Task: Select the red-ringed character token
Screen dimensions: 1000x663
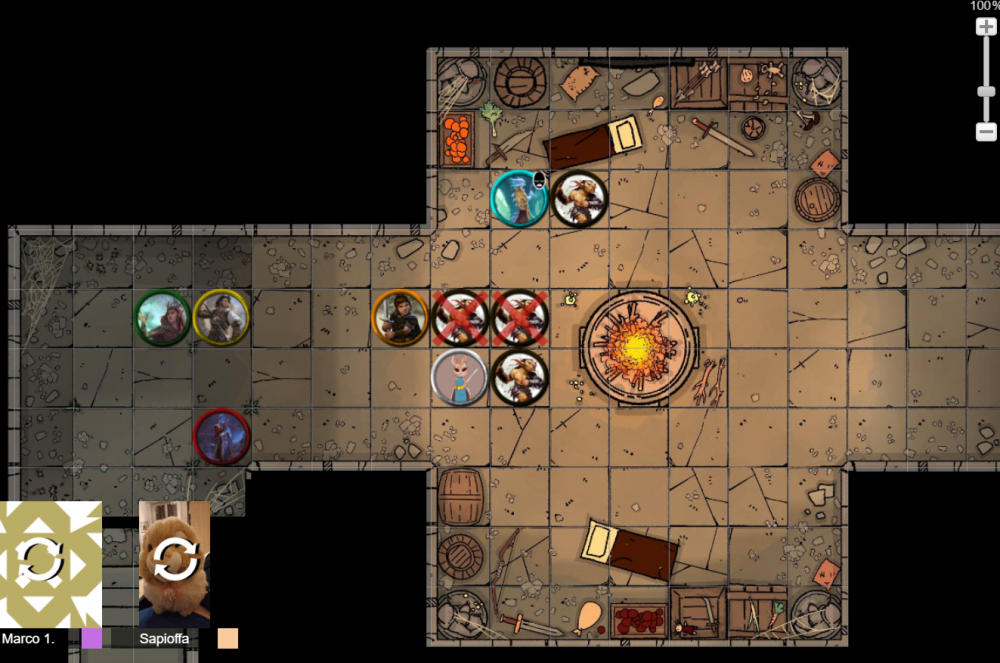Action: pos(221,437)
